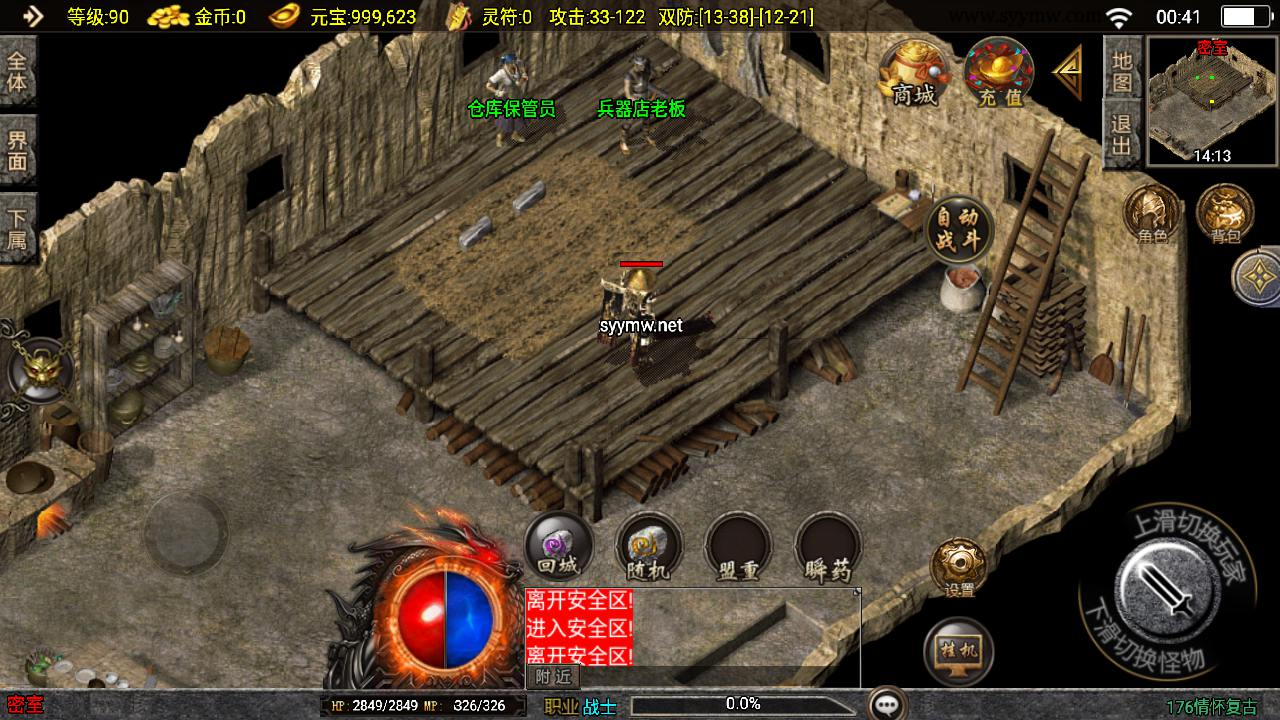Viewport: 1280px width, 720px height.
Task: Select the 瞬药 quick slot
Action: click(x=828, y=547)
